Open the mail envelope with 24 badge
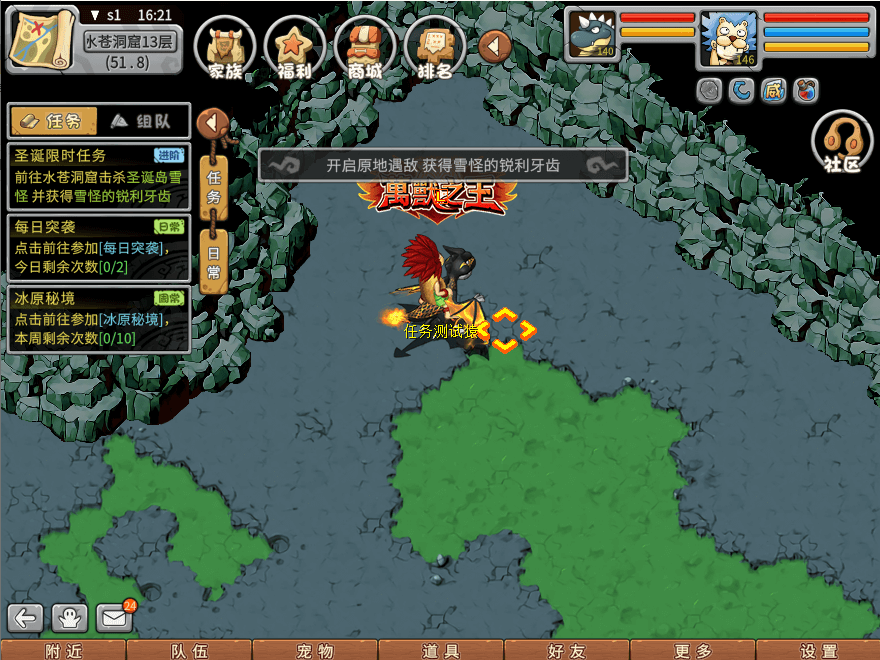880x660 pixels. (115, 618)
